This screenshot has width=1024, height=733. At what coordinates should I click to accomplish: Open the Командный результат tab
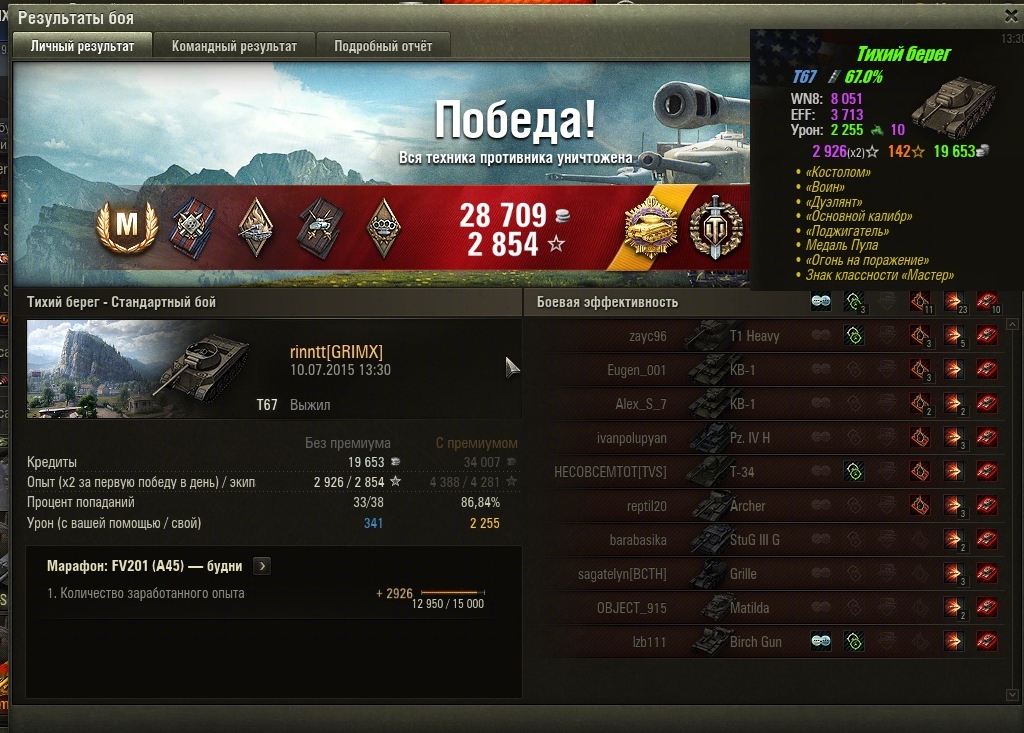[234, 46]
